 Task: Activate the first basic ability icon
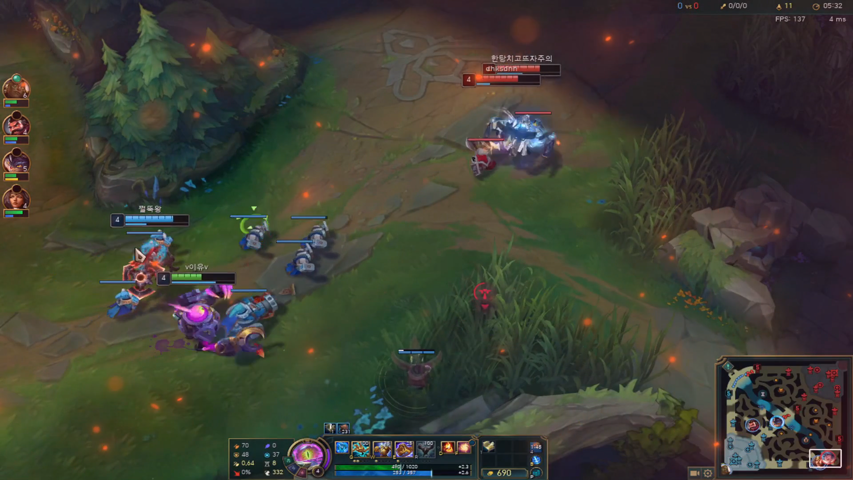tap(361, 449)
